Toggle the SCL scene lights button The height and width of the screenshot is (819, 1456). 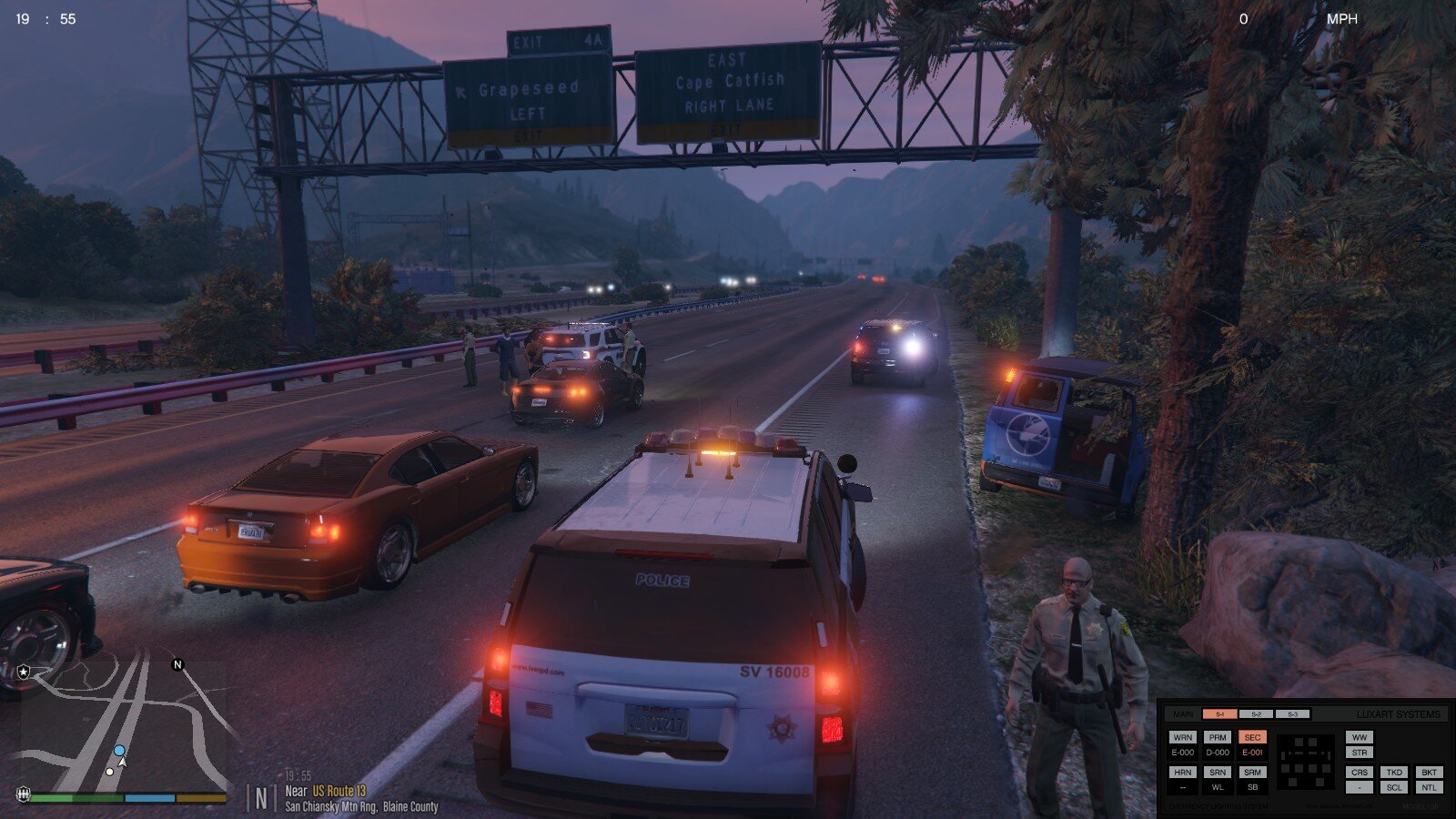click(1394, 787)
